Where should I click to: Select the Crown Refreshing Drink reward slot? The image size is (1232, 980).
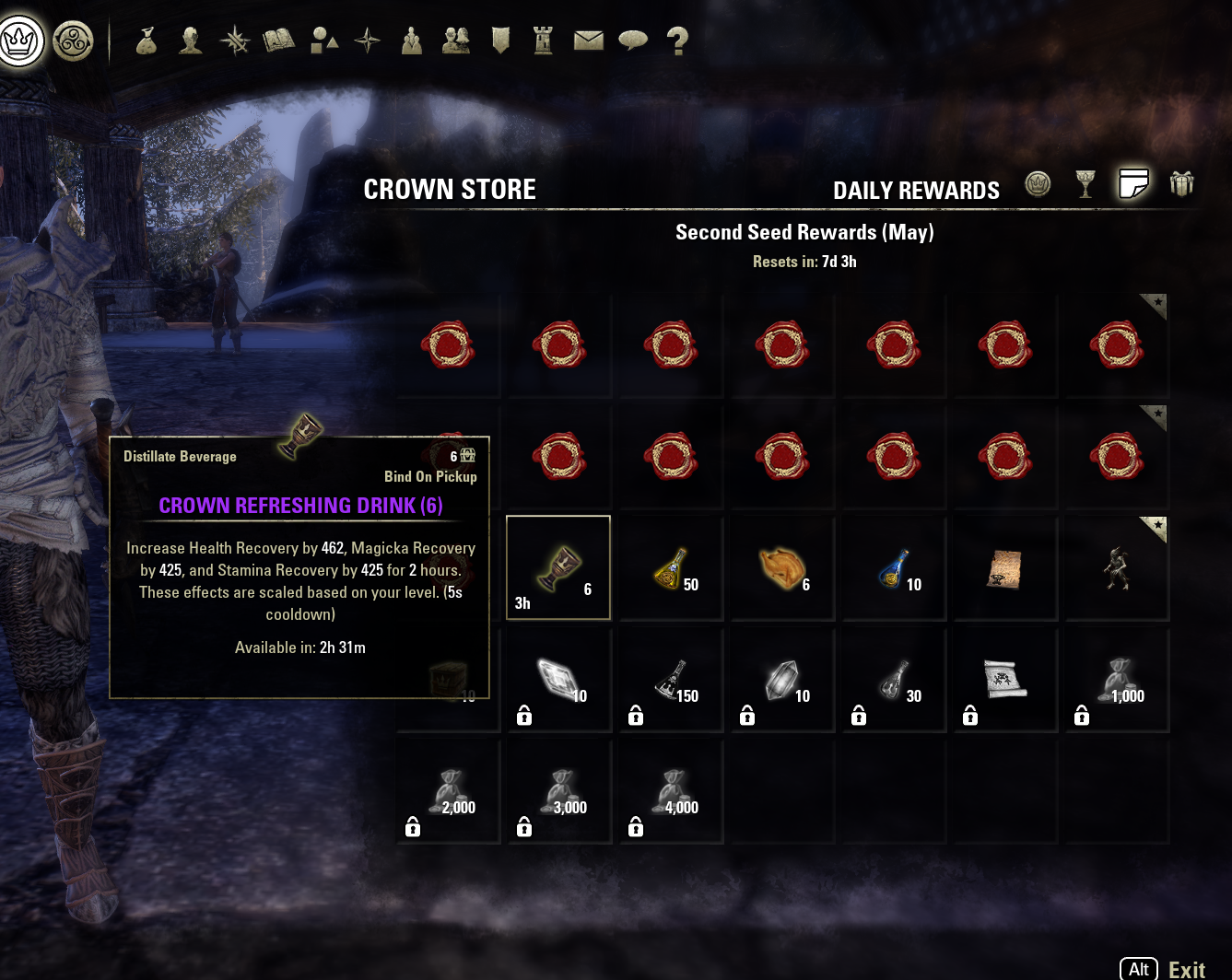coord(558,568)
